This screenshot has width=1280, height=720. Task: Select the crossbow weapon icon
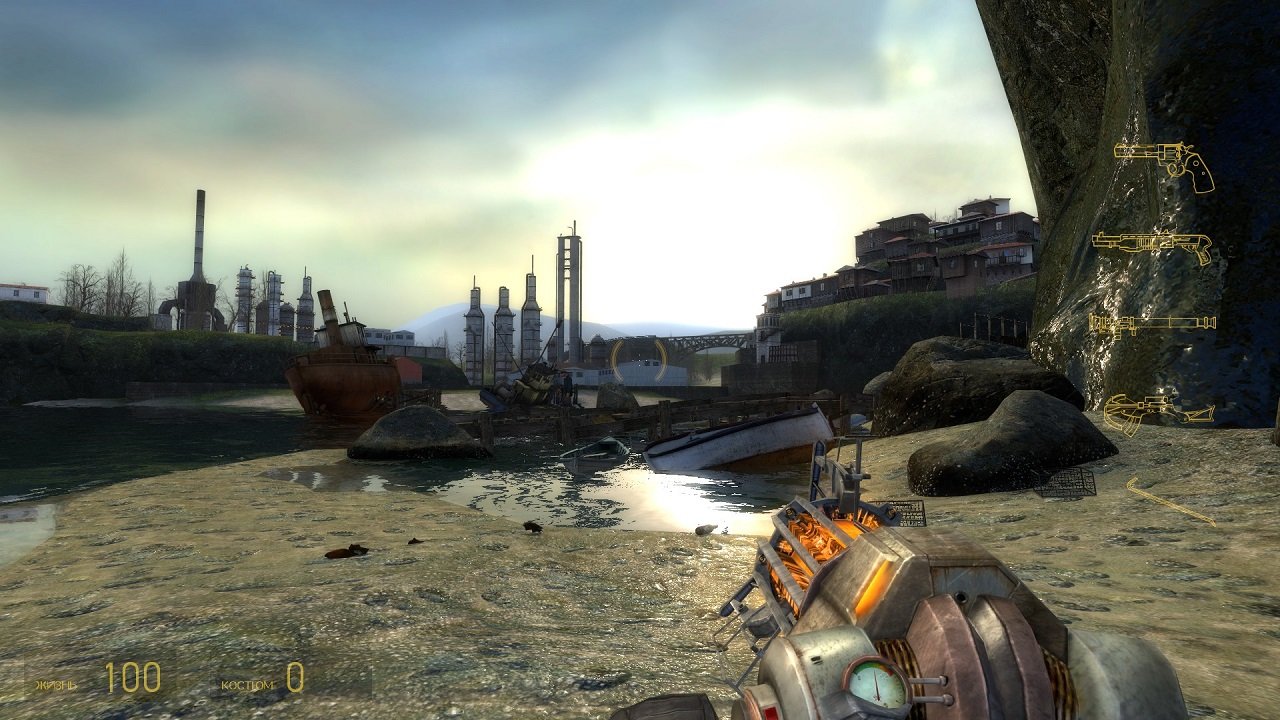pos(1161,409)
